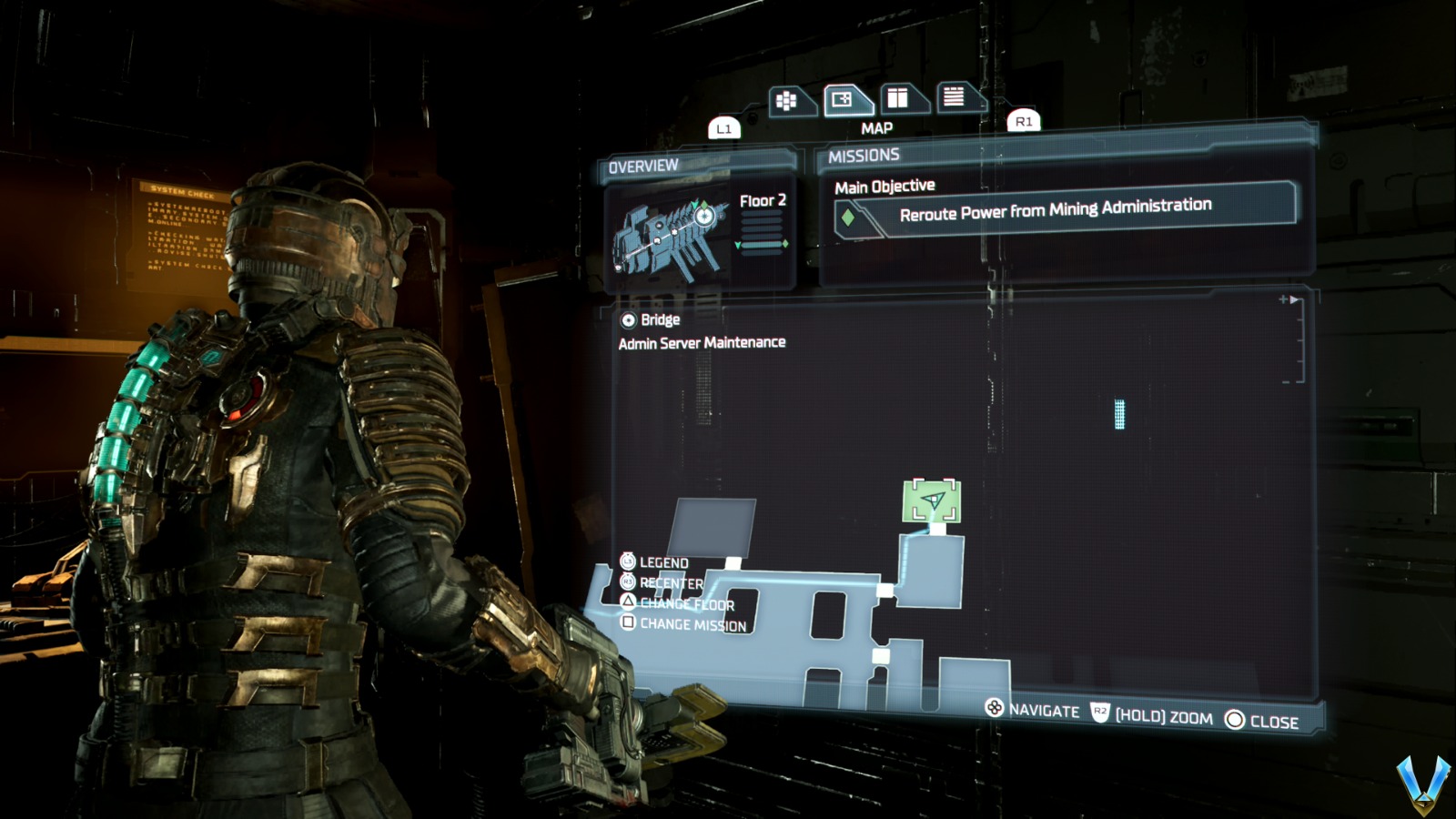Screen dimensions: 1456x819
Task: Click the R3 Recenter icon
Action: pyautogui.click(x=628, y=581)
